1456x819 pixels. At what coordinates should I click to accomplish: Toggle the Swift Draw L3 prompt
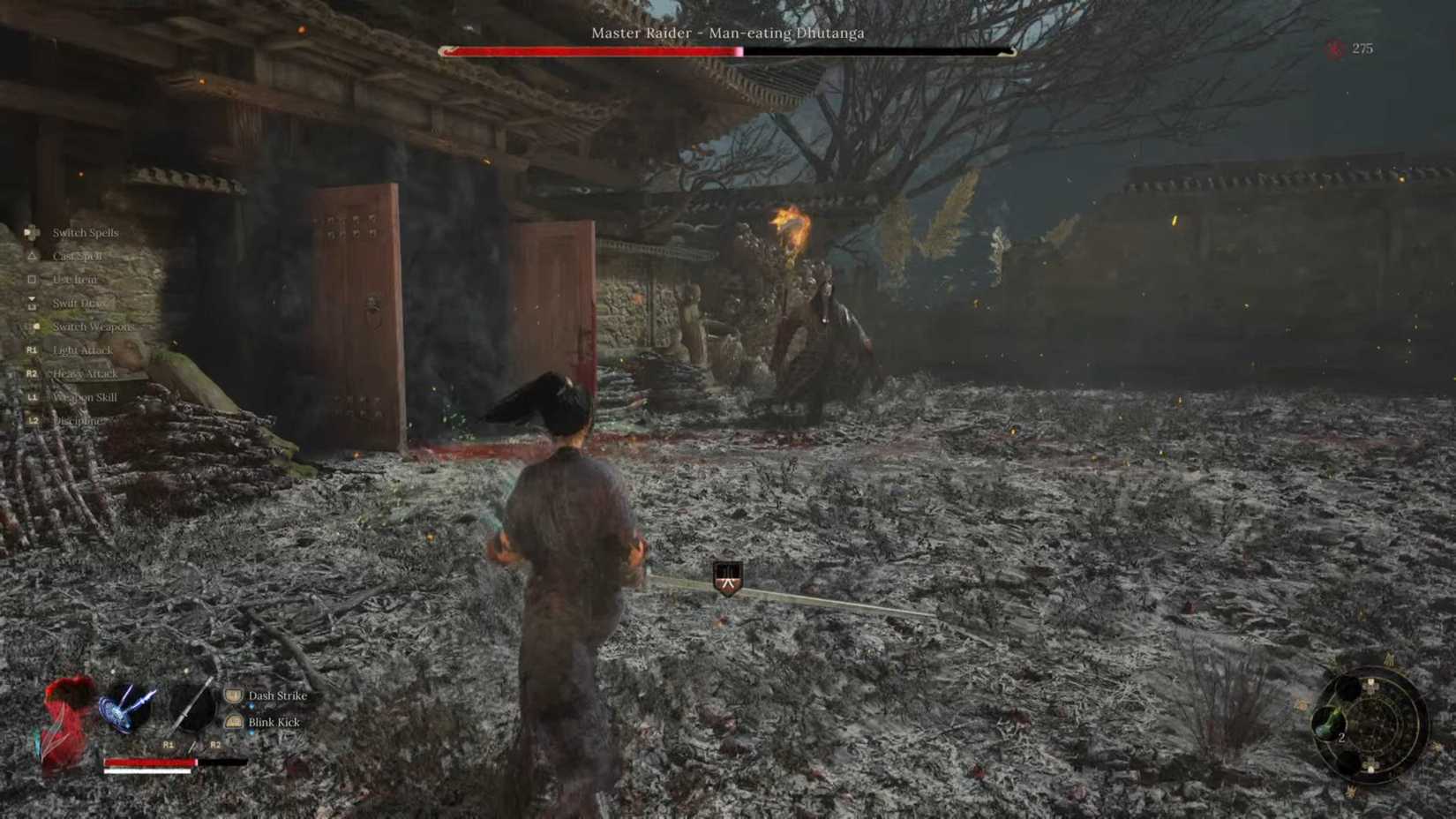34,303
